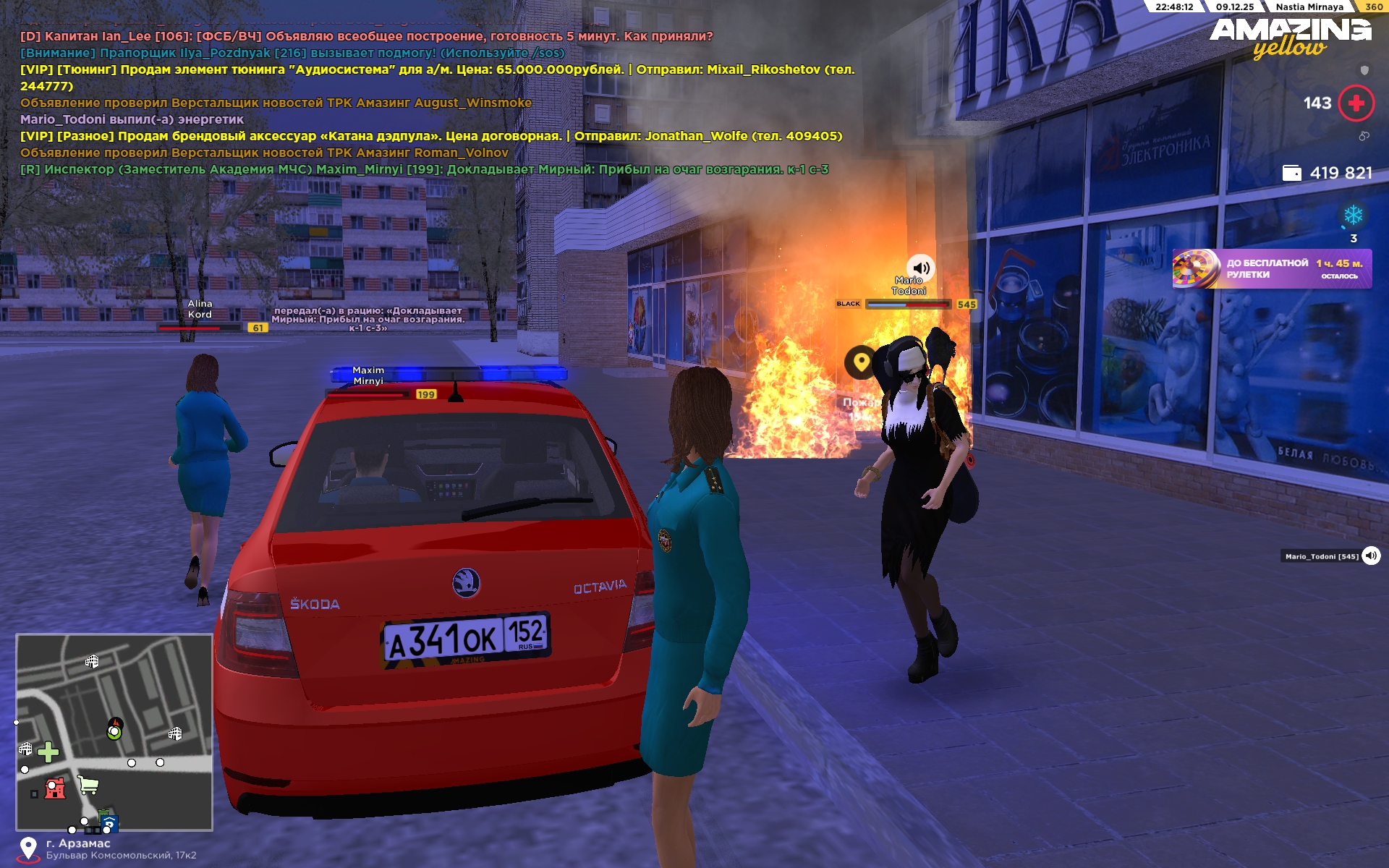Select the green cross hospital marker on minimap
The image size is (1389, 868).
point(48,752)
